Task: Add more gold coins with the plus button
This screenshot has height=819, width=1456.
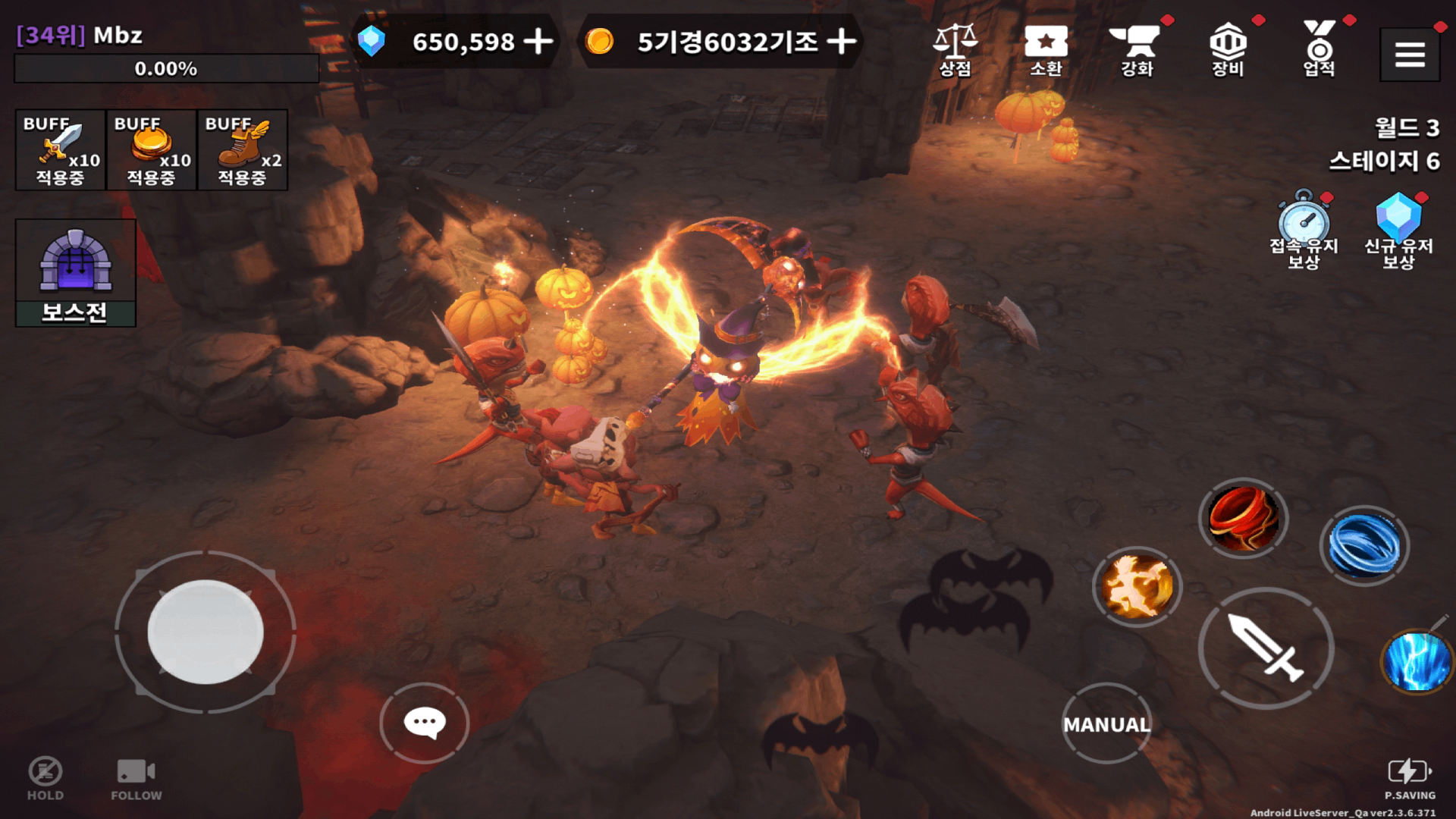Action: click(841, 42)
